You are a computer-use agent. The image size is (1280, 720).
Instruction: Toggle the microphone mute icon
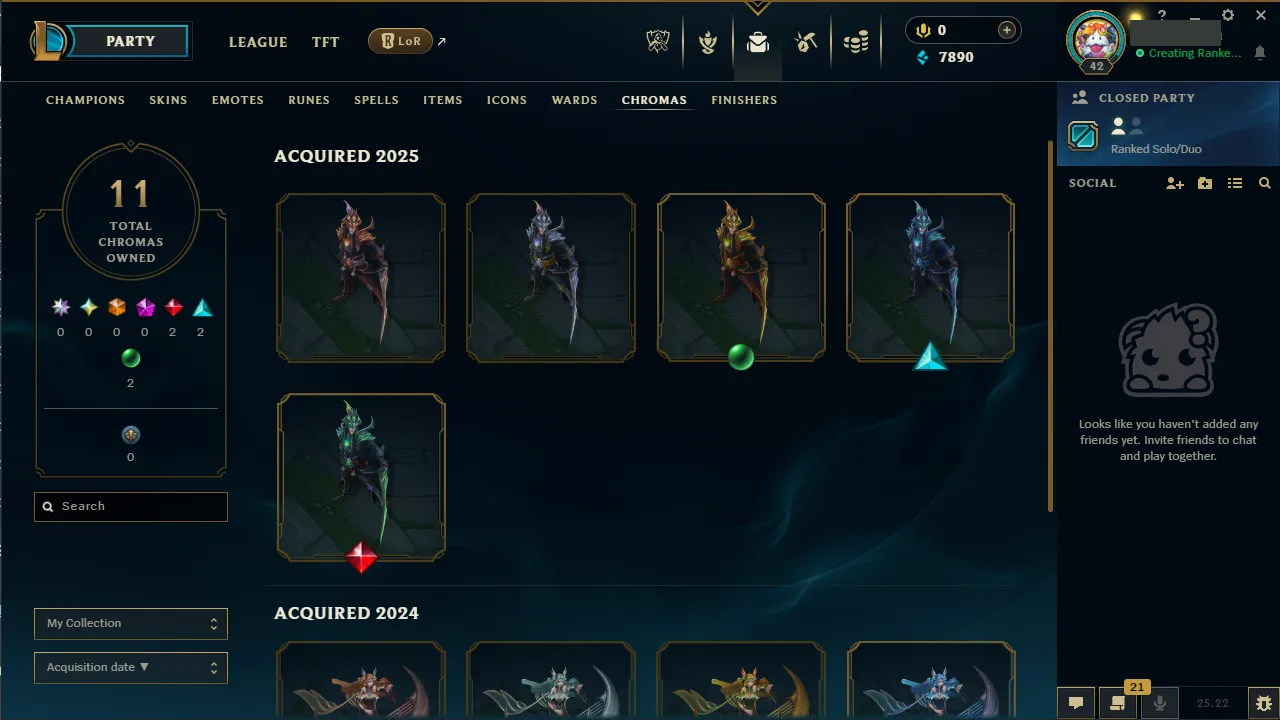pyautogui.click(x=1161, y=703)
